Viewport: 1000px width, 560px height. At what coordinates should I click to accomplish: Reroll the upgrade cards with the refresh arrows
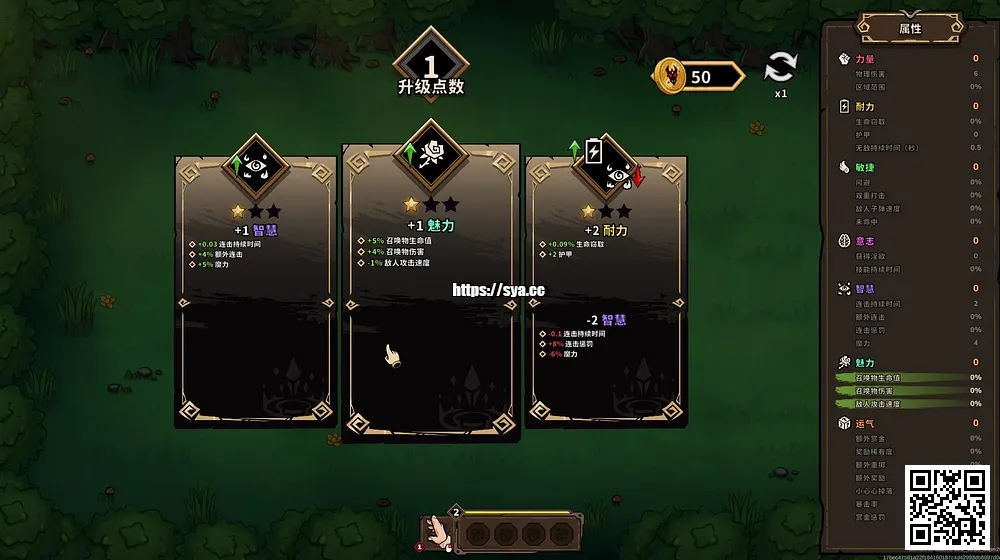780,70
